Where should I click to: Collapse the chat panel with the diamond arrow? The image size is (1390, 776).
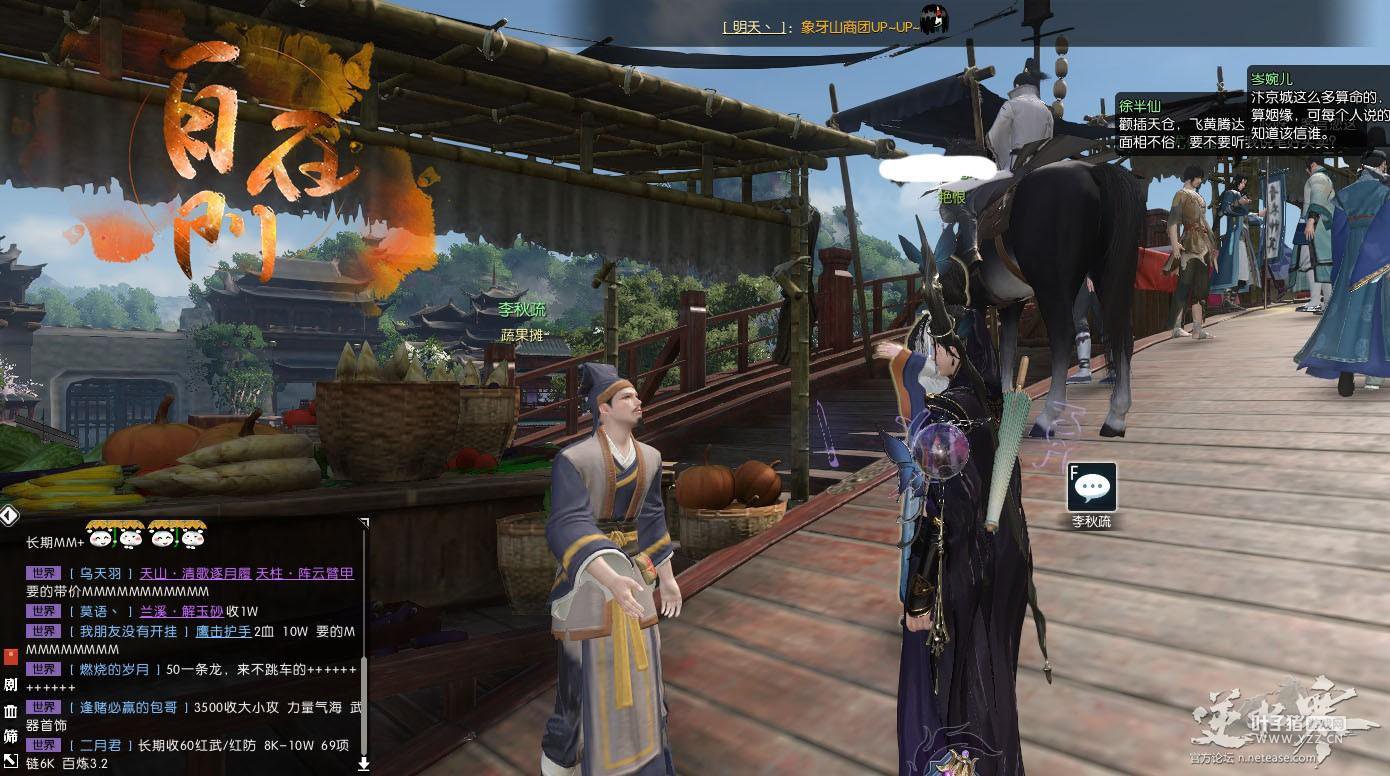pos(9,515)
